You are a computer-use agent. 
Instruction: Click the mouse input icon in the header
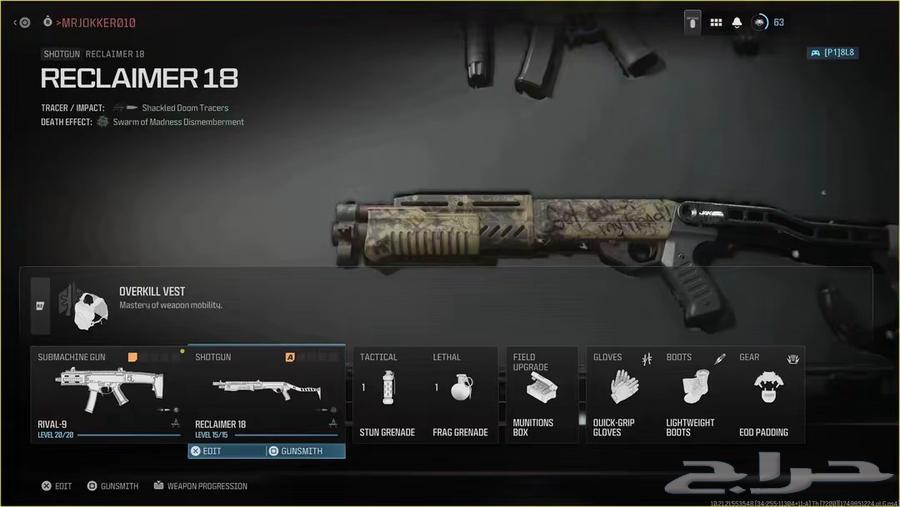point(692,22)
